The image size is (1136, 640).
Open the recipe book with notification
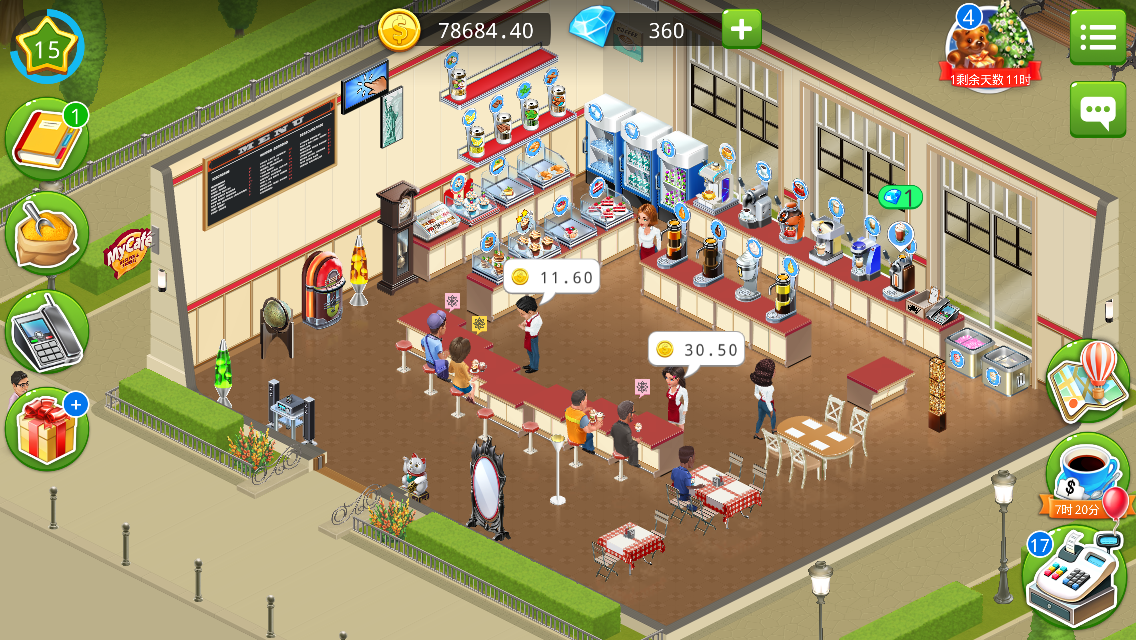46,142
